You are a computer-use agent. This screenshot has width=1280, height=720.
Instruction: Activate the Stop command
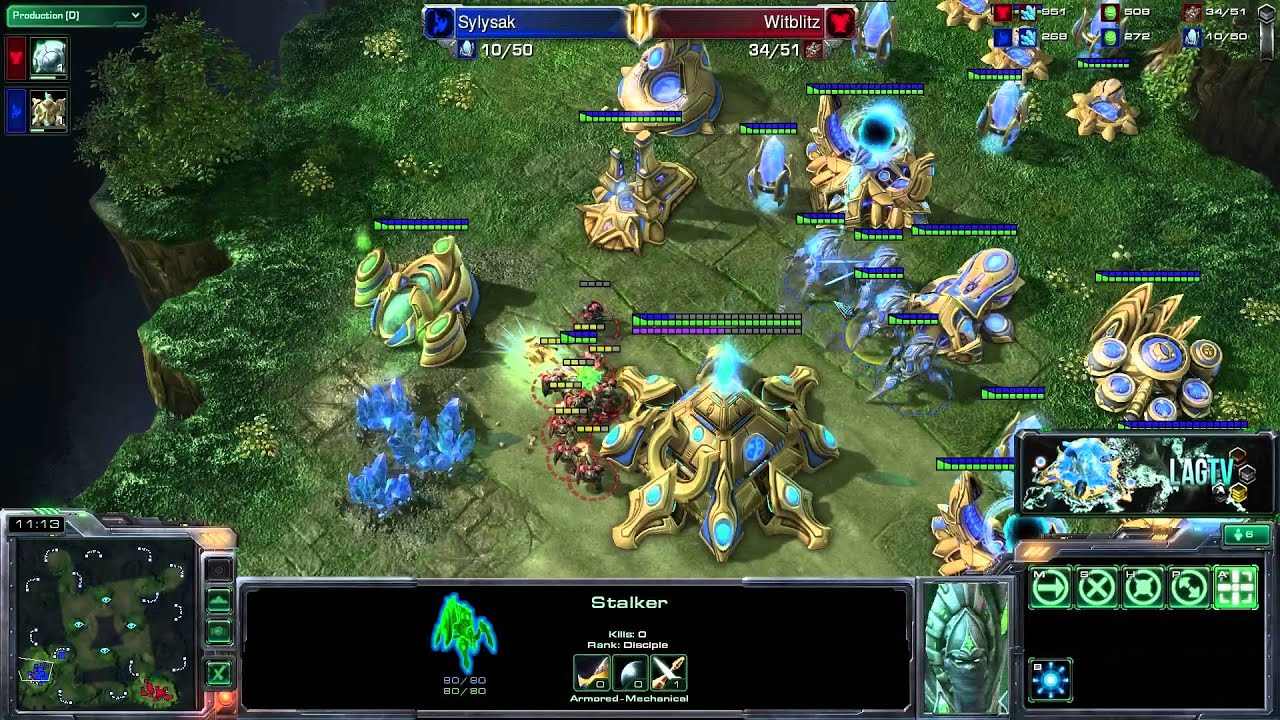1097,588
